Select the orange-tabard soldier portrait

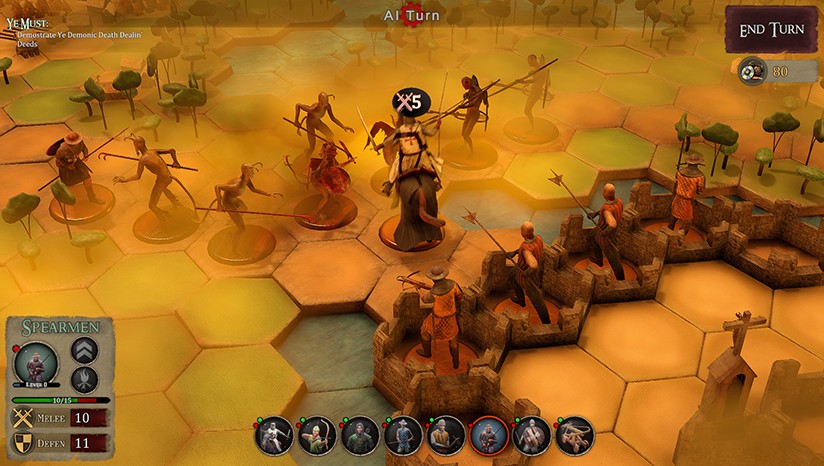tap(446, 436)
